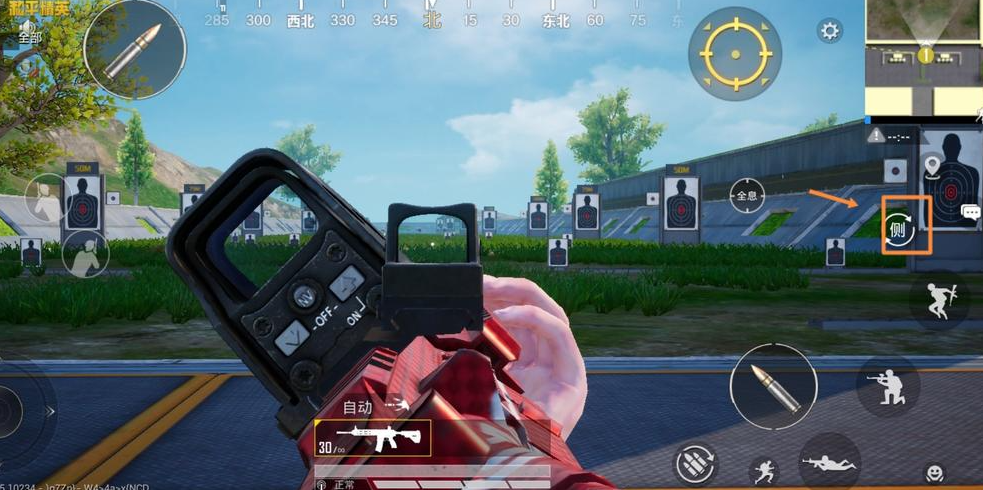
Task: Open the speech bubble chat button
Action: click(970, 212)
